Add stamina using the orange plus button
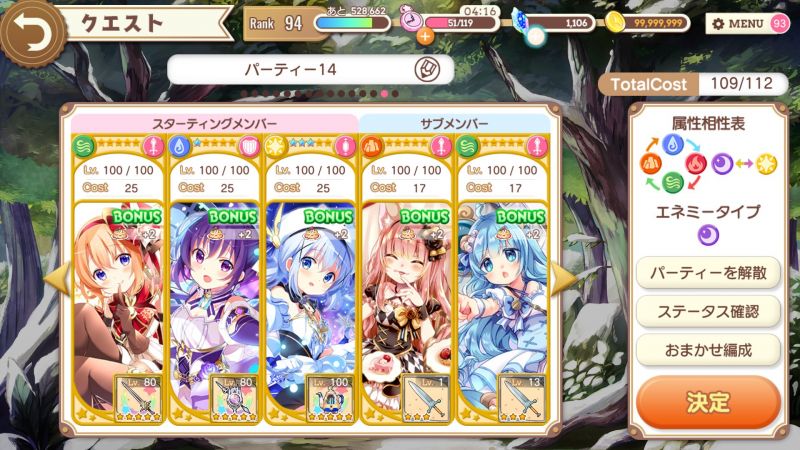800x450 pixels. [x=425, y=37]
